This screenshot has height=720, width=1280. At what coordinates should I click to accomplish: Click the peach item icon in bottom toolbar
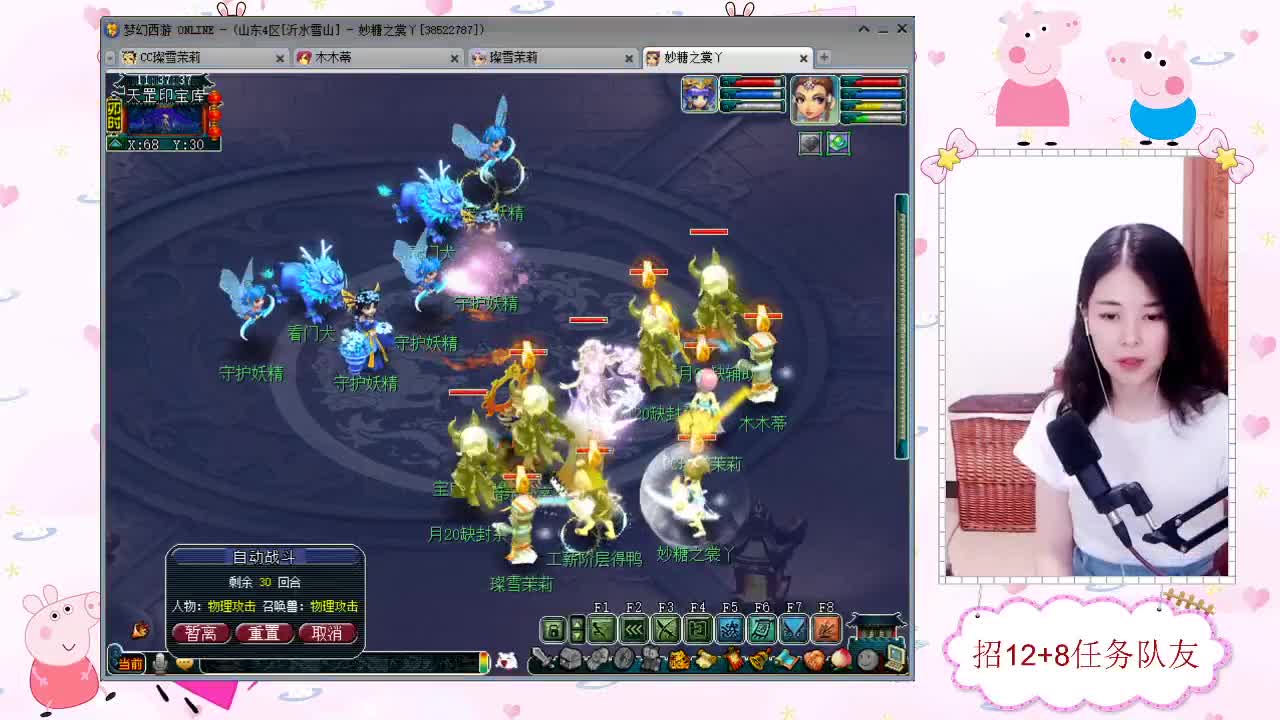(x=841, y=660)
